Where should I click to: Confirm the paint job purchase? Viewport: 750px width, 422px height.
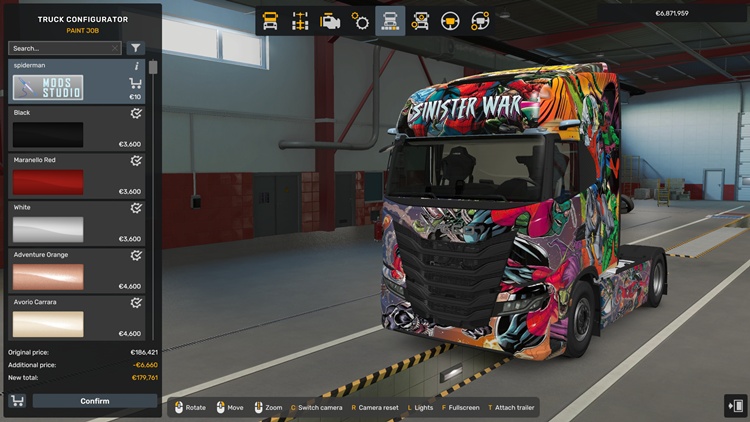[95, 401]
